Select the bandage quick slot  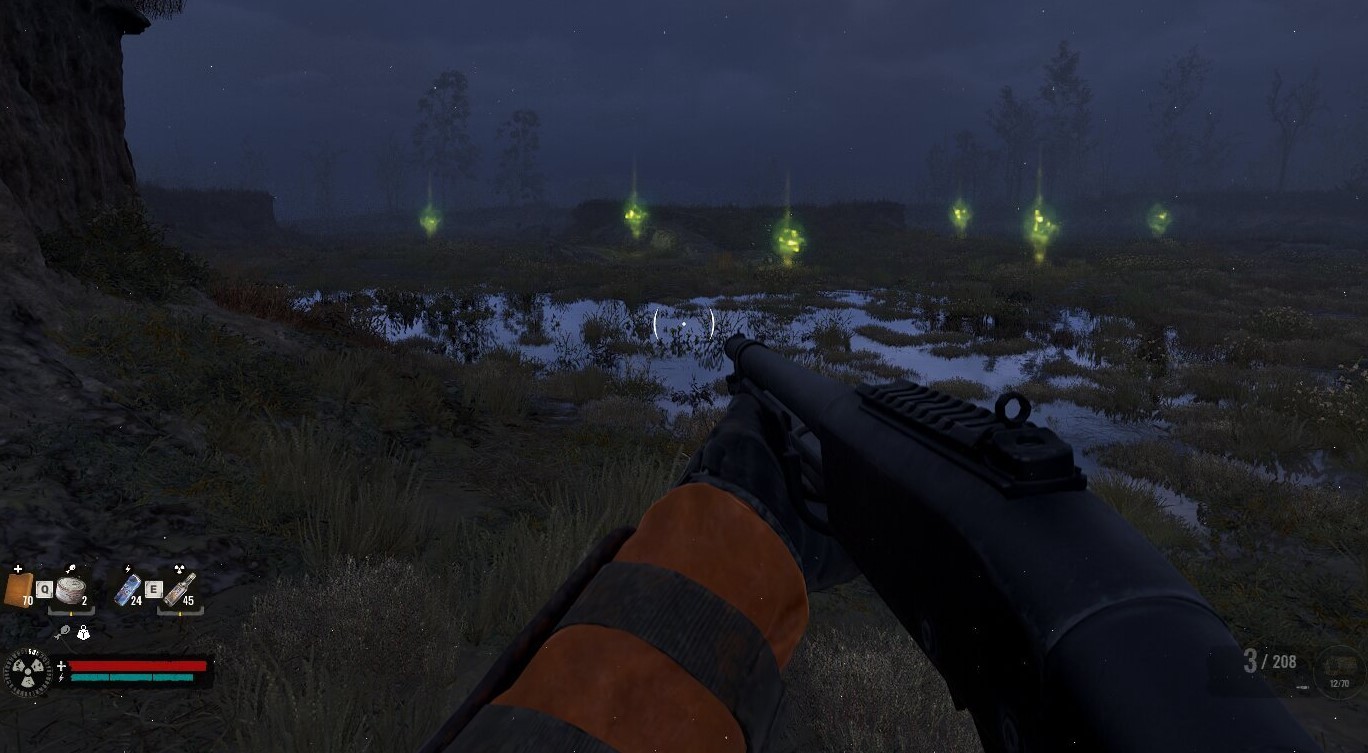[x=18, y=587]
